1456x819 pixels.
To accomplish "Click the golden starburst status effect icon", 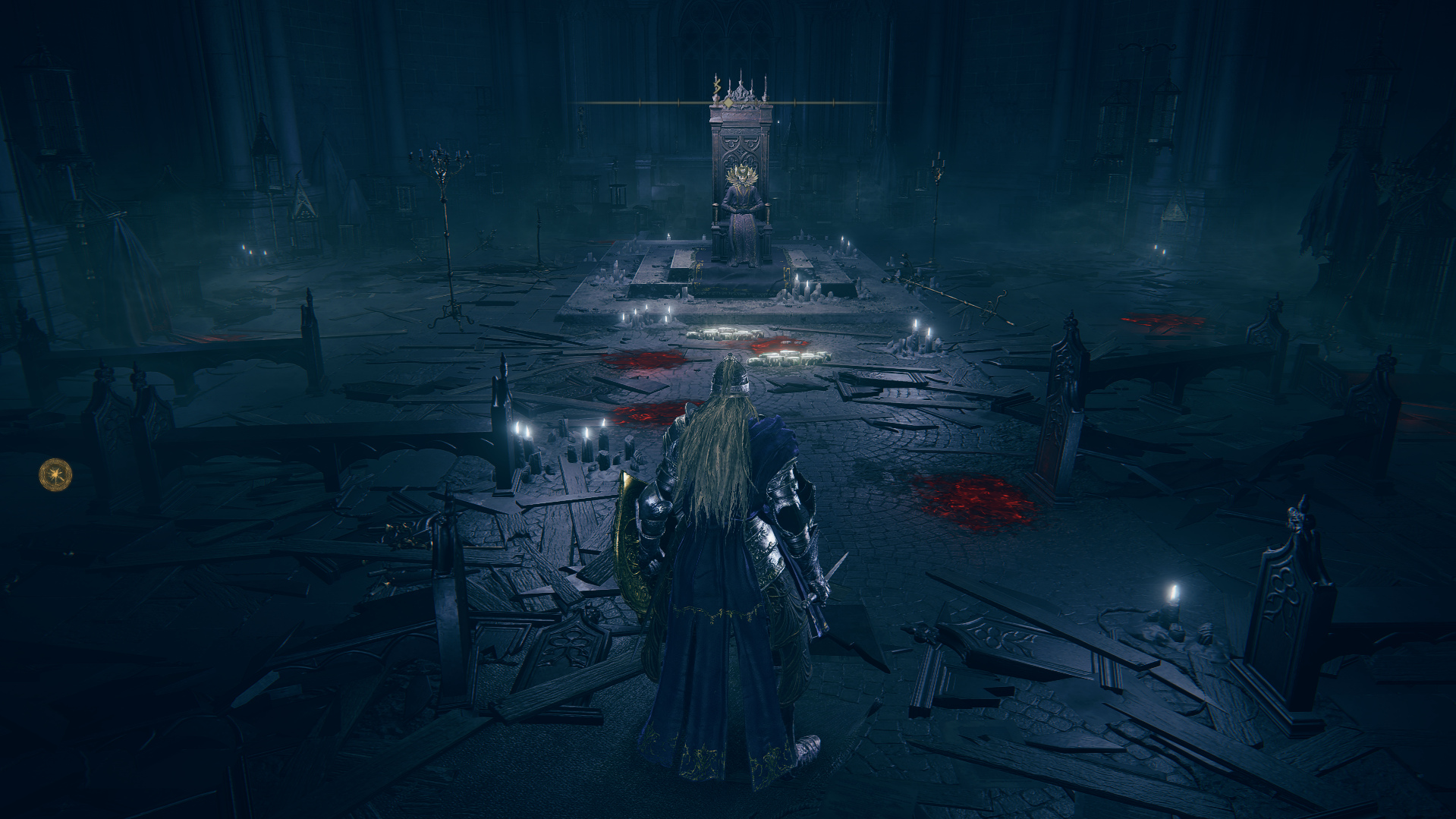I will (55, 474).
